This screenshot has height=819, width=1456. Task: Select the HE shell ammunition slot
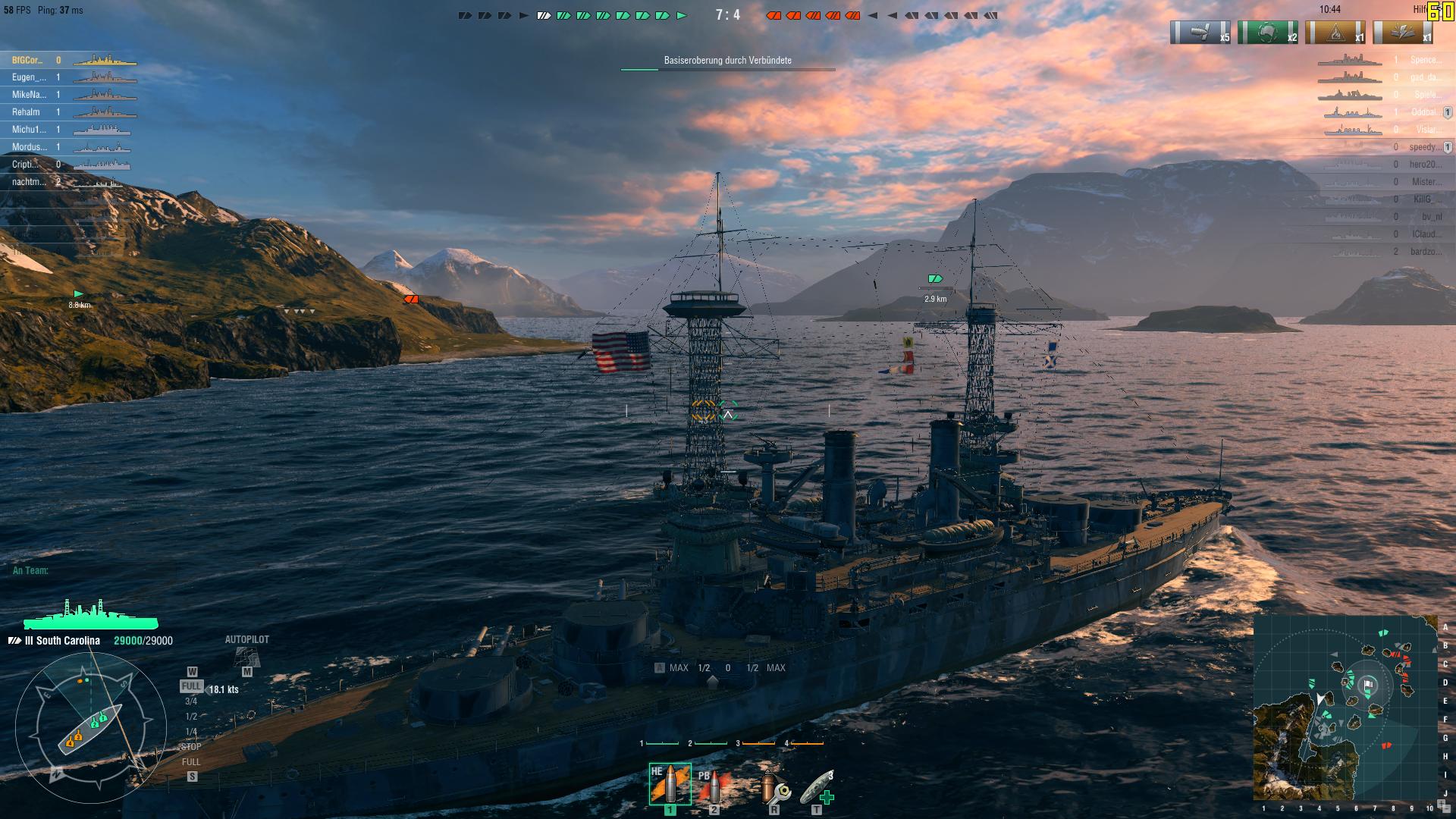[670, 785]
